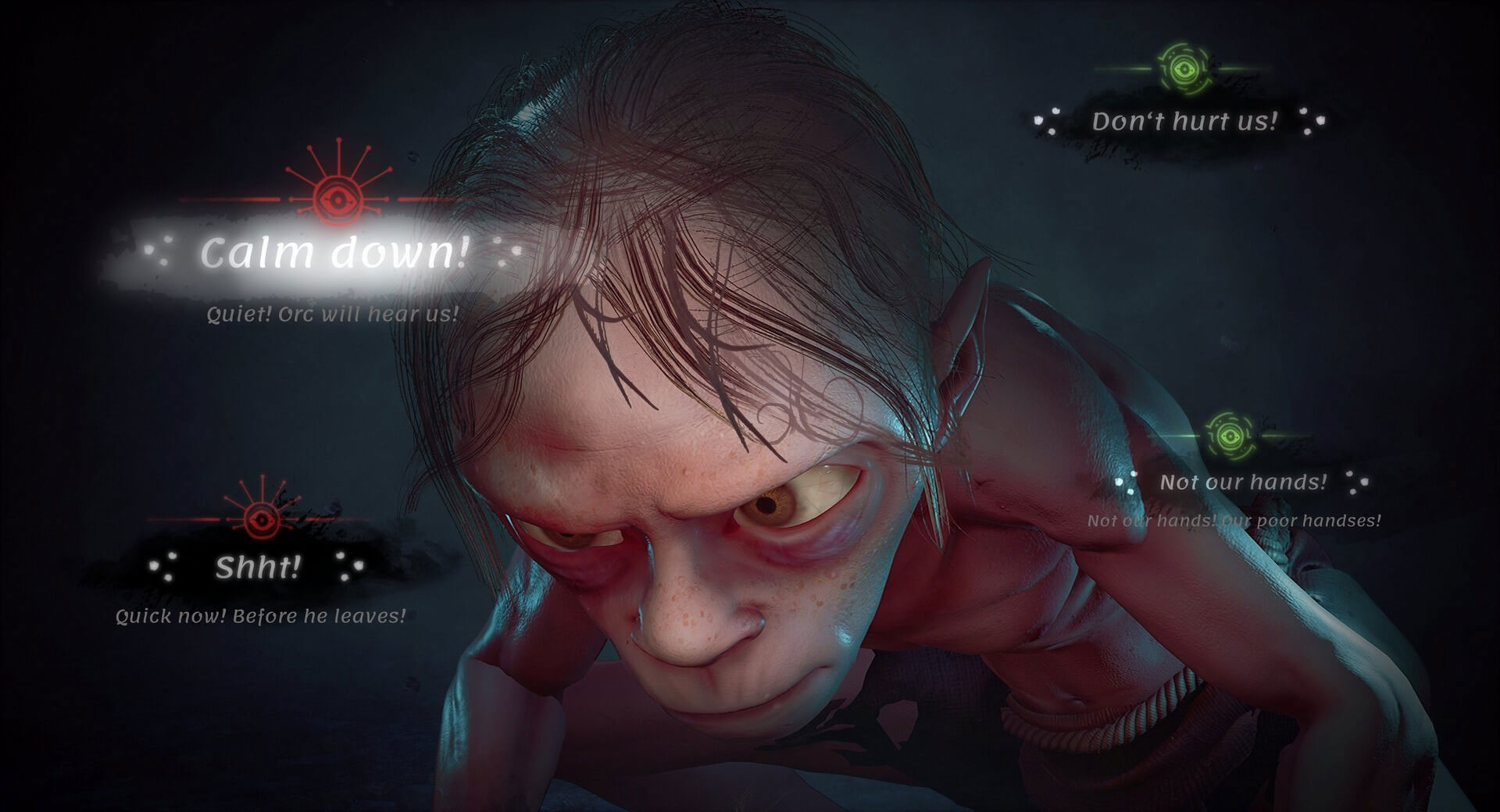
Task: Click the subtitle "Quiet! Orc will hear us!"
Action: (331, 314)
